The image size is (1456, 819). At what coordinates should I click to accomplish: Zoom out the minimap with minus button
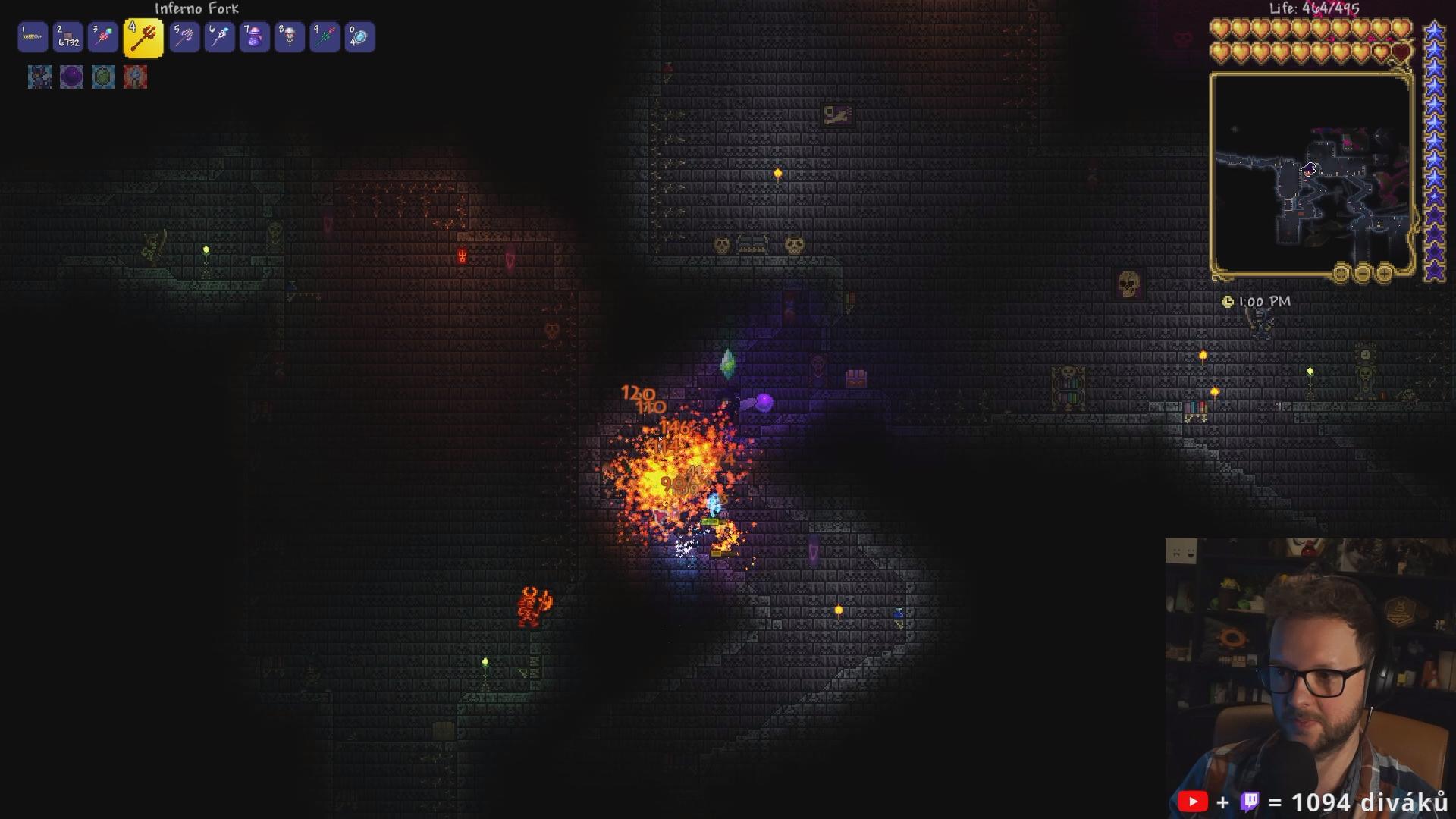[1363, 272]
